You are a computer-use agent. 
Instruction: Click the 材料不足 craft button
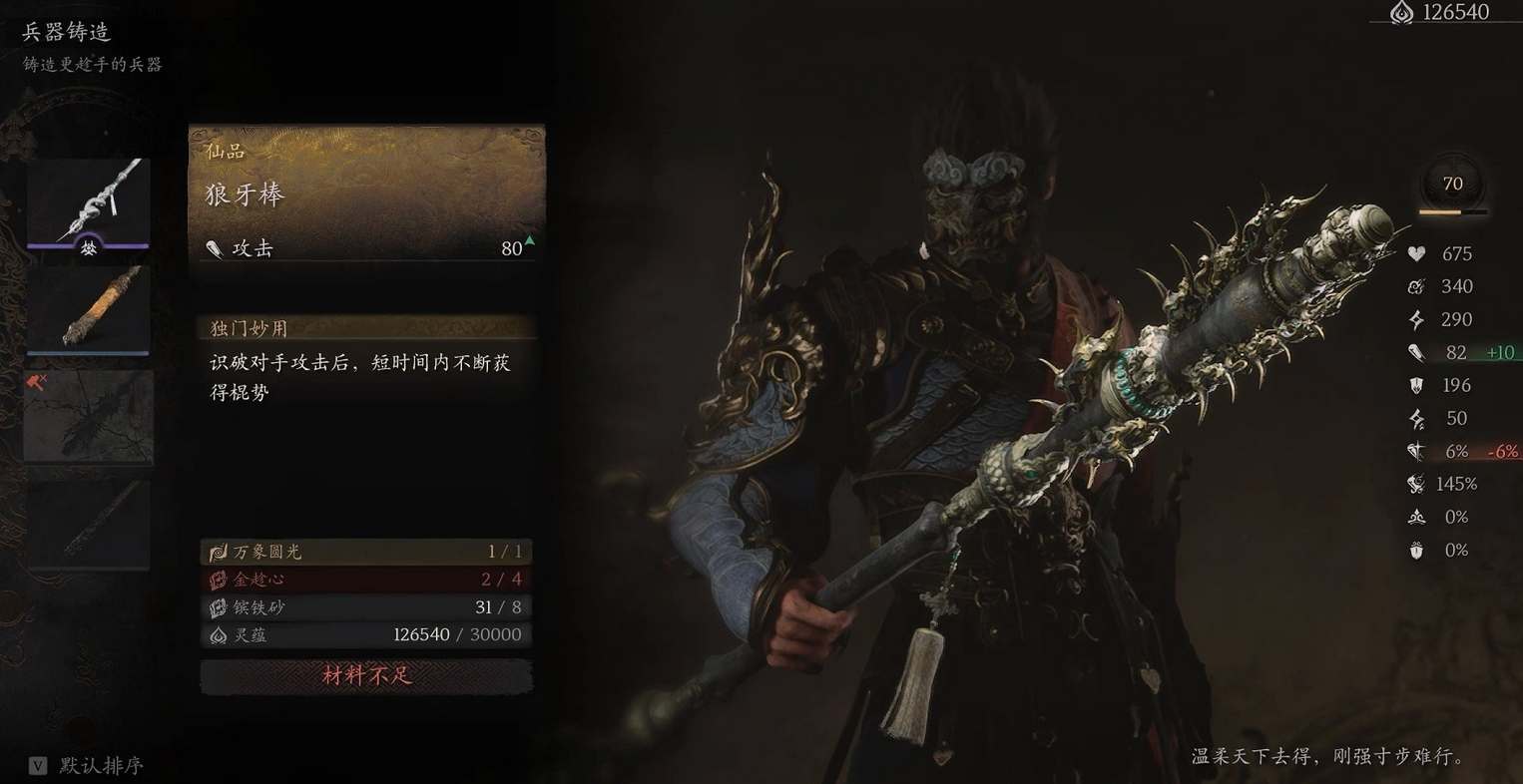[366, 675]
